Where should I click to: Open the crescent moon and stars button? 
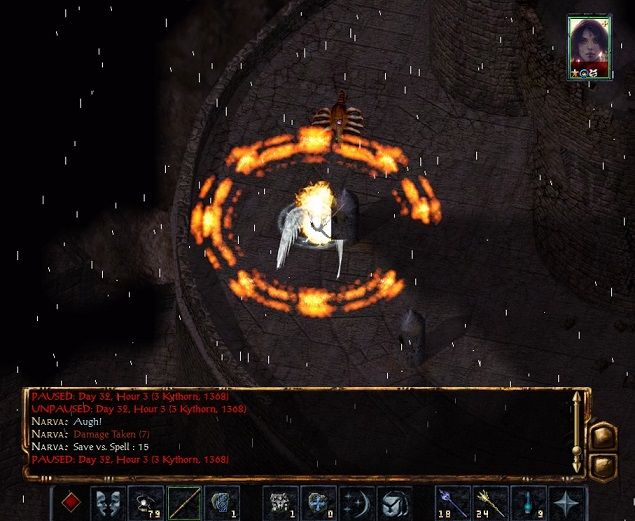click(356, 501)
